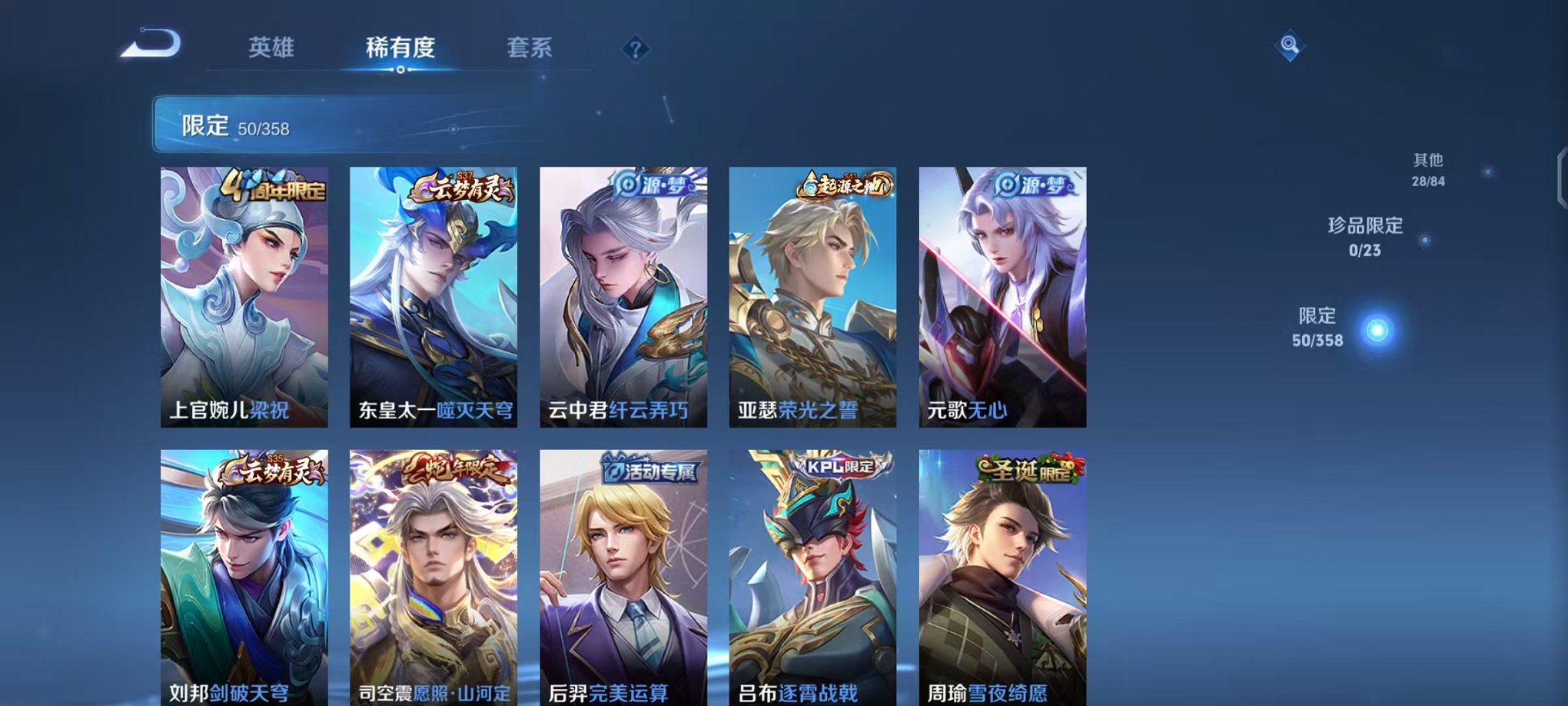
Task: Open the search magnifier icon
Action: point(1291,45)
